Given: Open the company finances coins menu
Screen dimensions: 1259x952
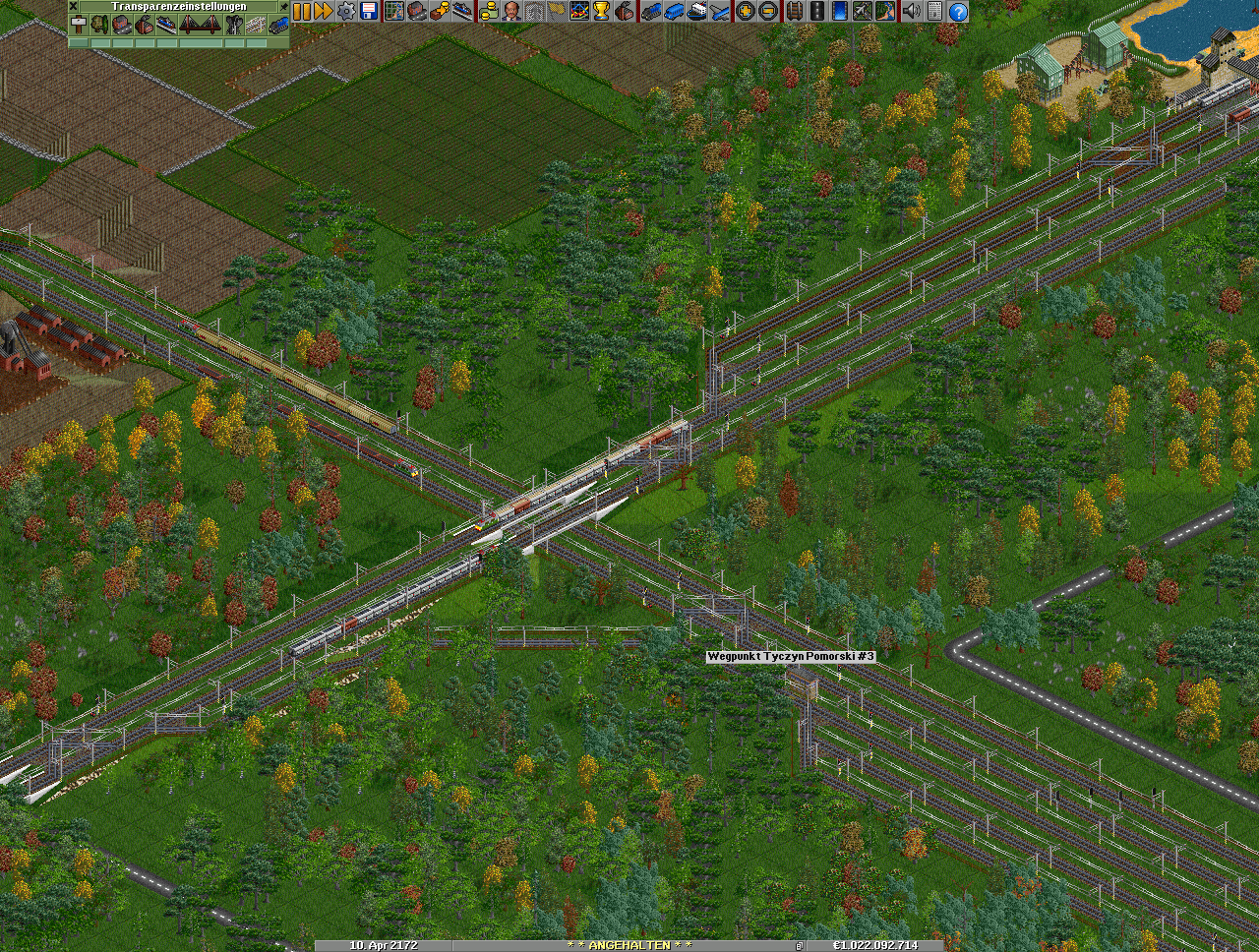Looking at the screenshot, I should coord(489,11).
